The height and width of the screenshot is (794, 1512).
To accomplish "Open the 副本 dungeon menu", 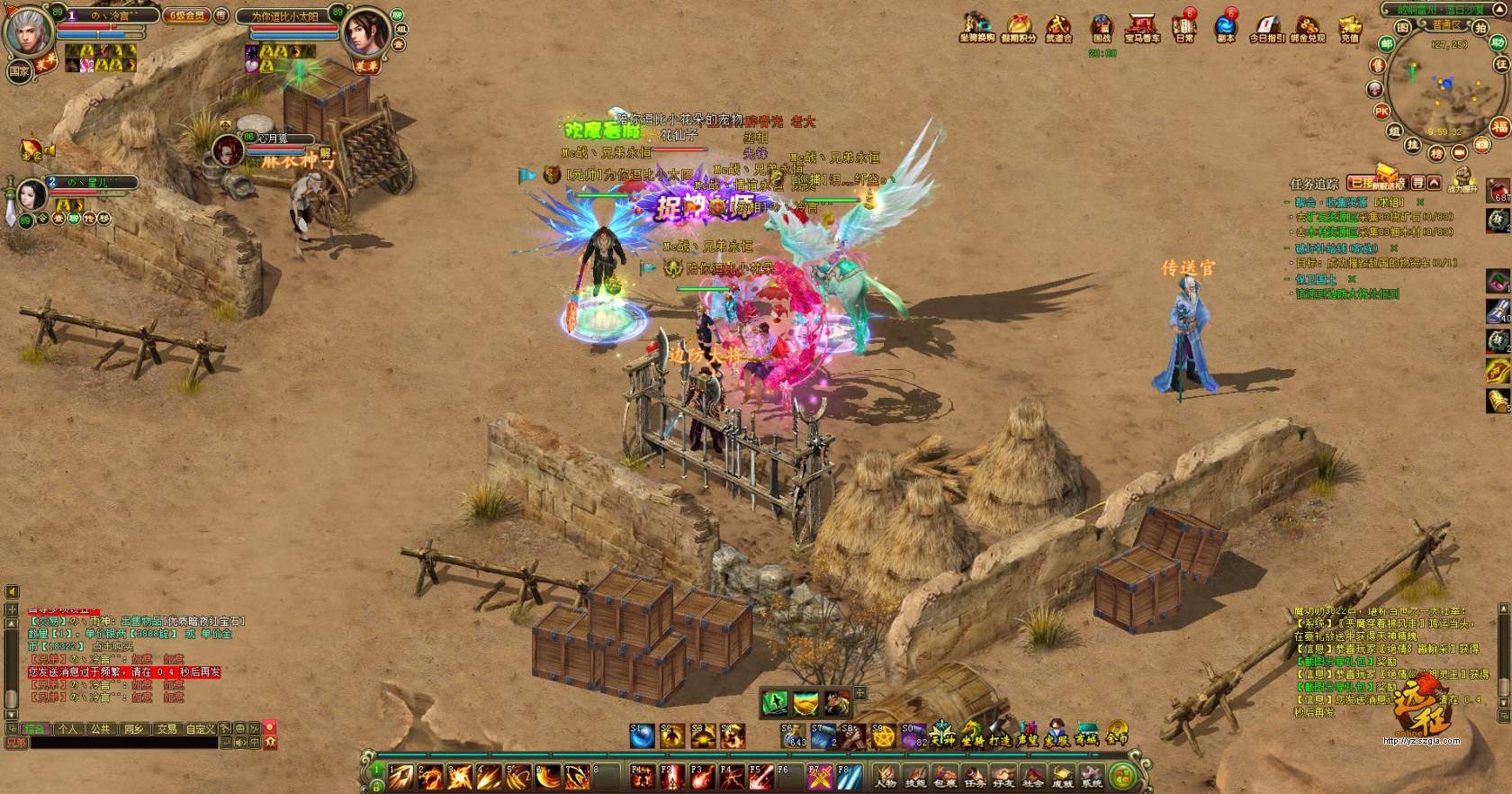I will click(x=1225, y=27).
